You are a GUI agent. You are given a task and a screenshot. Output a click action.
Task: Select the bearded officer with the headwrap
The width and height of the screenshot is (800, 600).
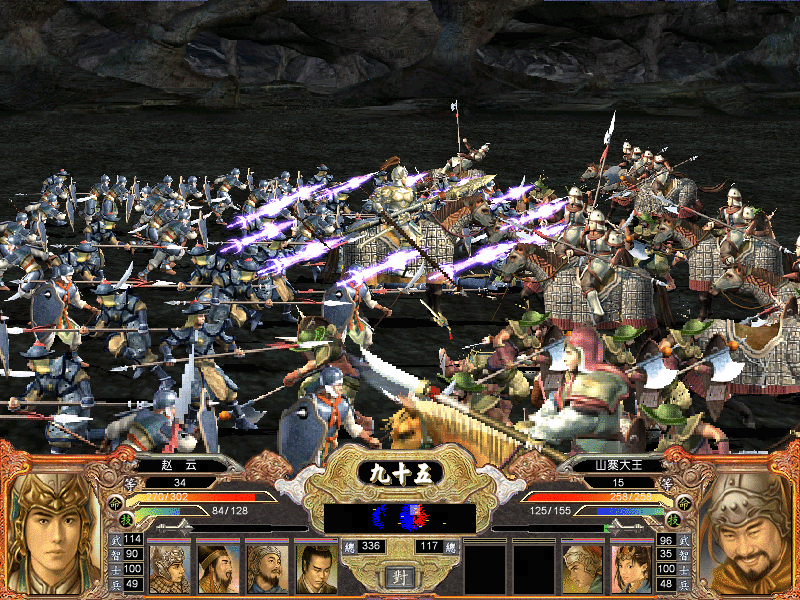click(267, 568)
